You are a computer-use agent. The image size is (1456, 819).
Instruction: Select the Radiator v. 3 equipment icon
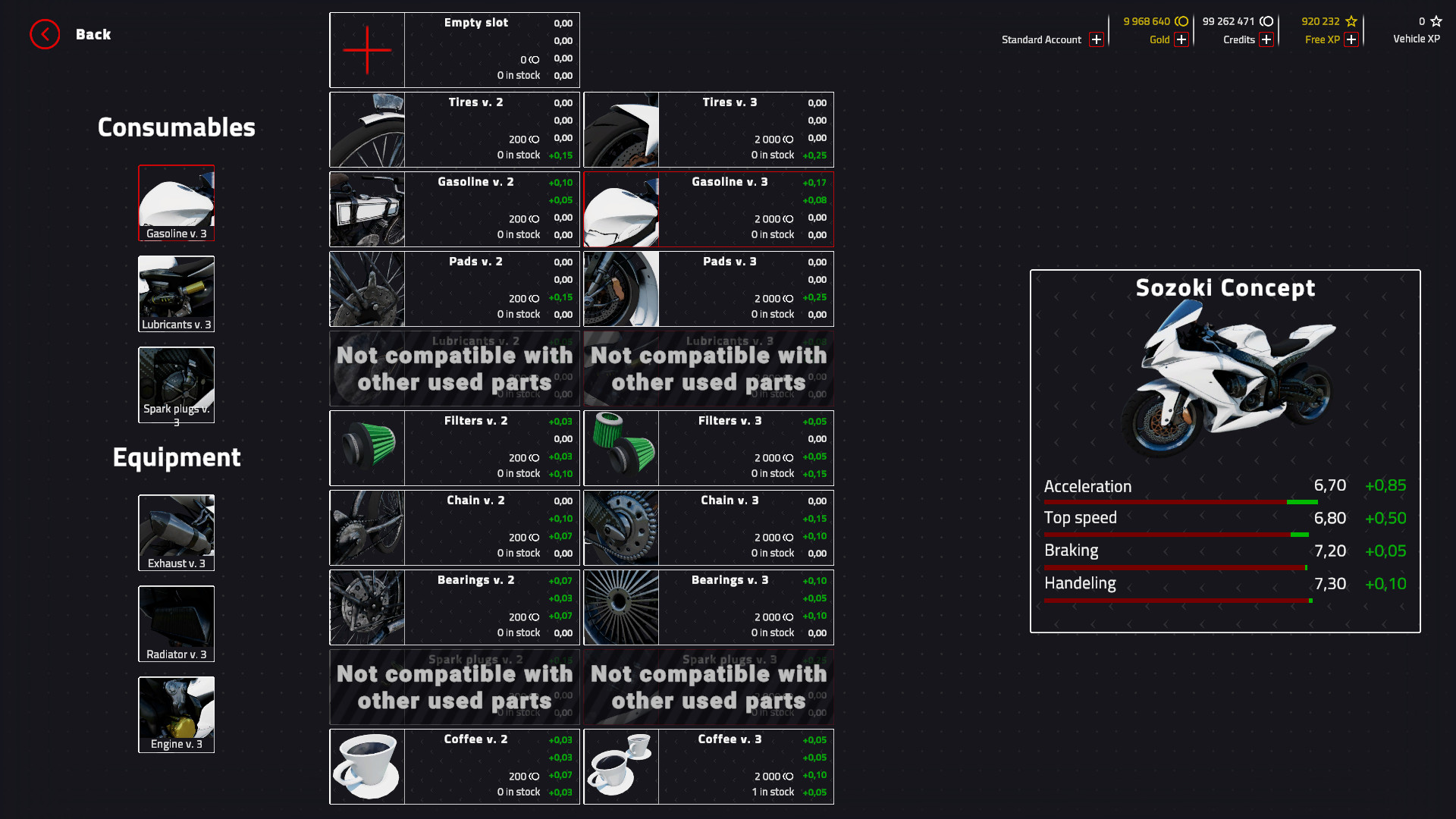pyautogui.click(x=176, y=623)
